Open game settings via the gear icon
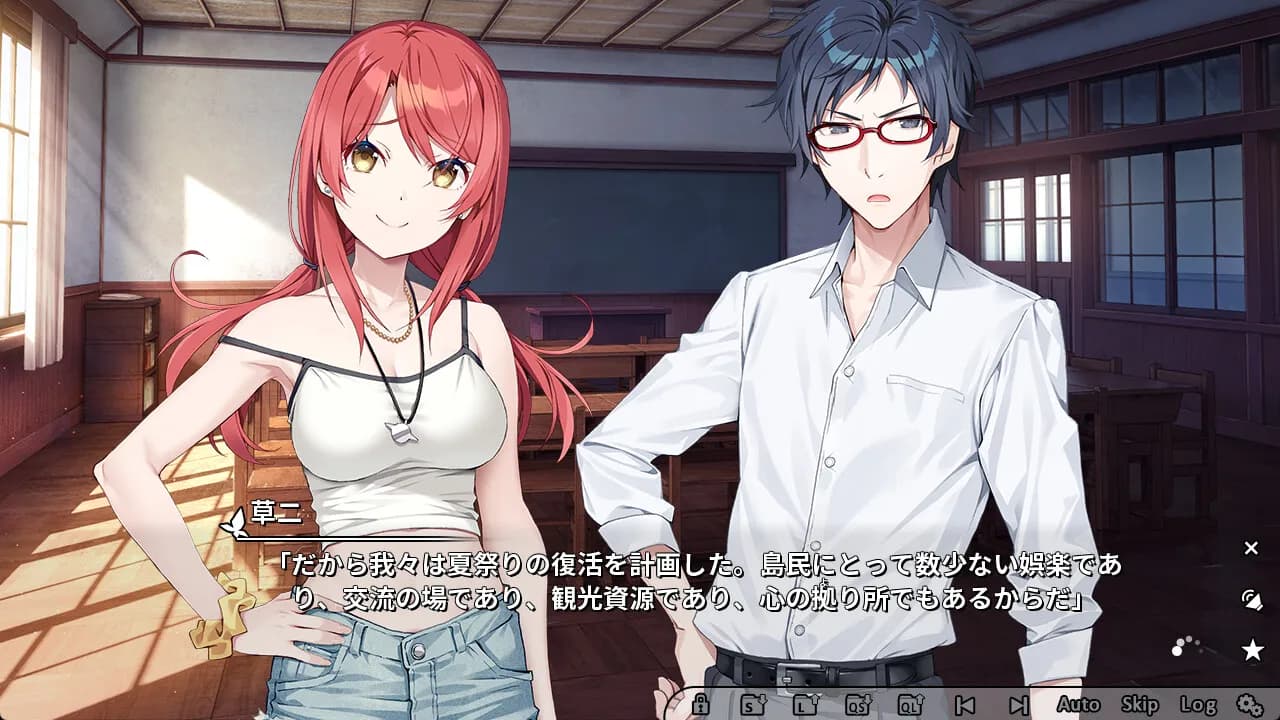The height and width of the screenshot is (720, 1280). [x=1250, y=703]
